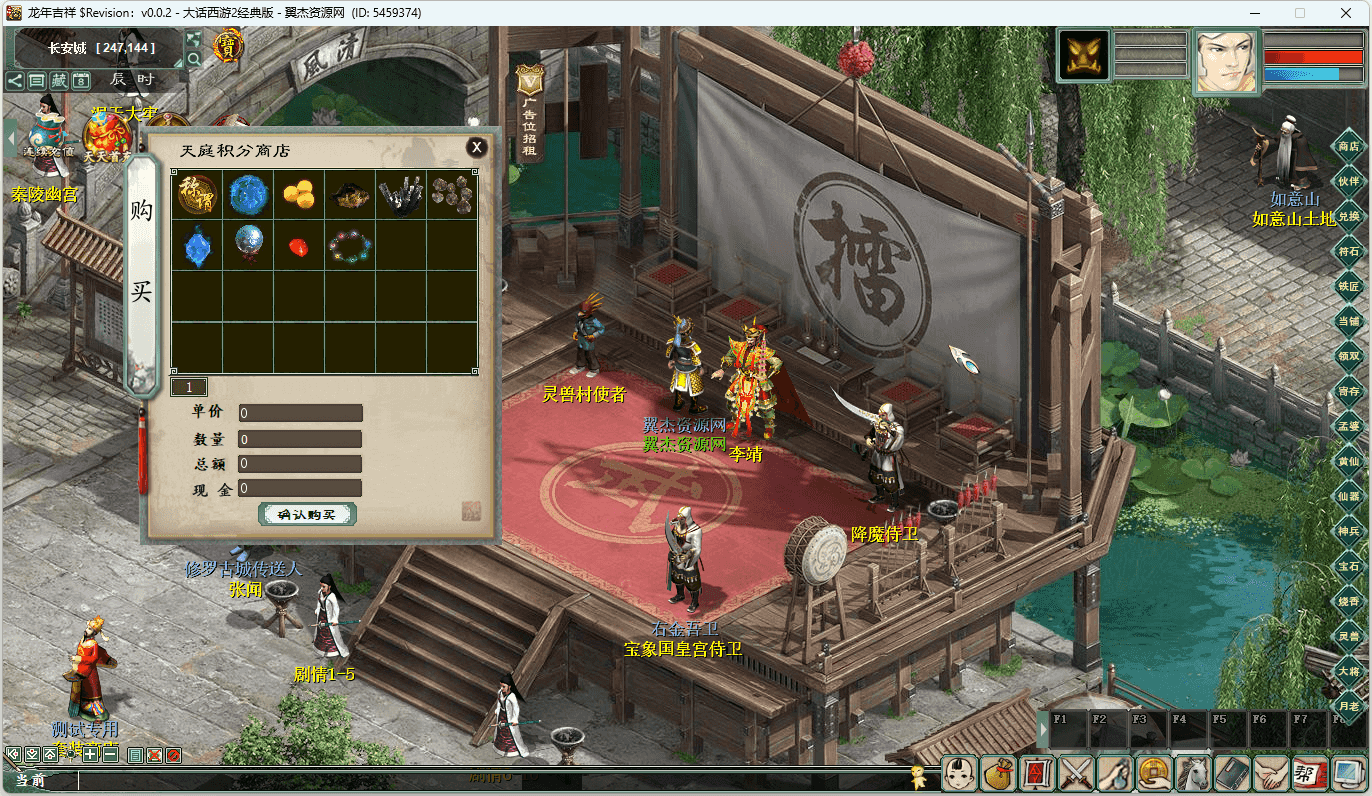Viewport: 1372px width, 796px height.
Task: Select the red gem shop item
Action: [299, 246]
